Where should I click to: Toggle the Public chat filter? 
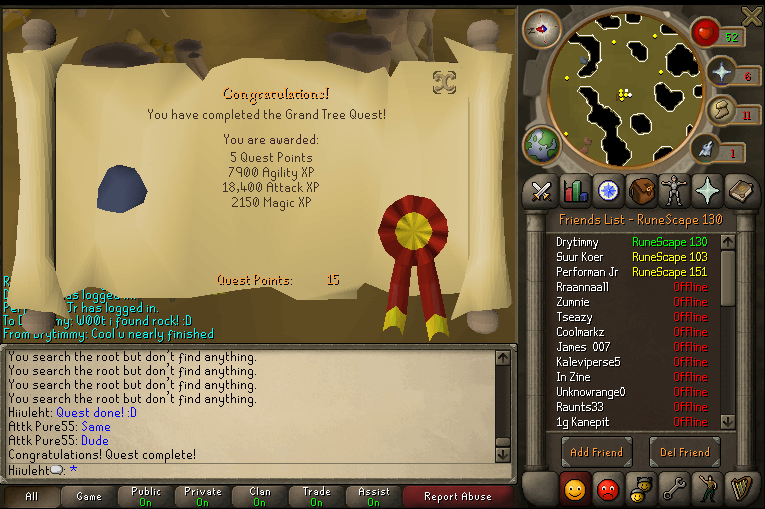146,496
